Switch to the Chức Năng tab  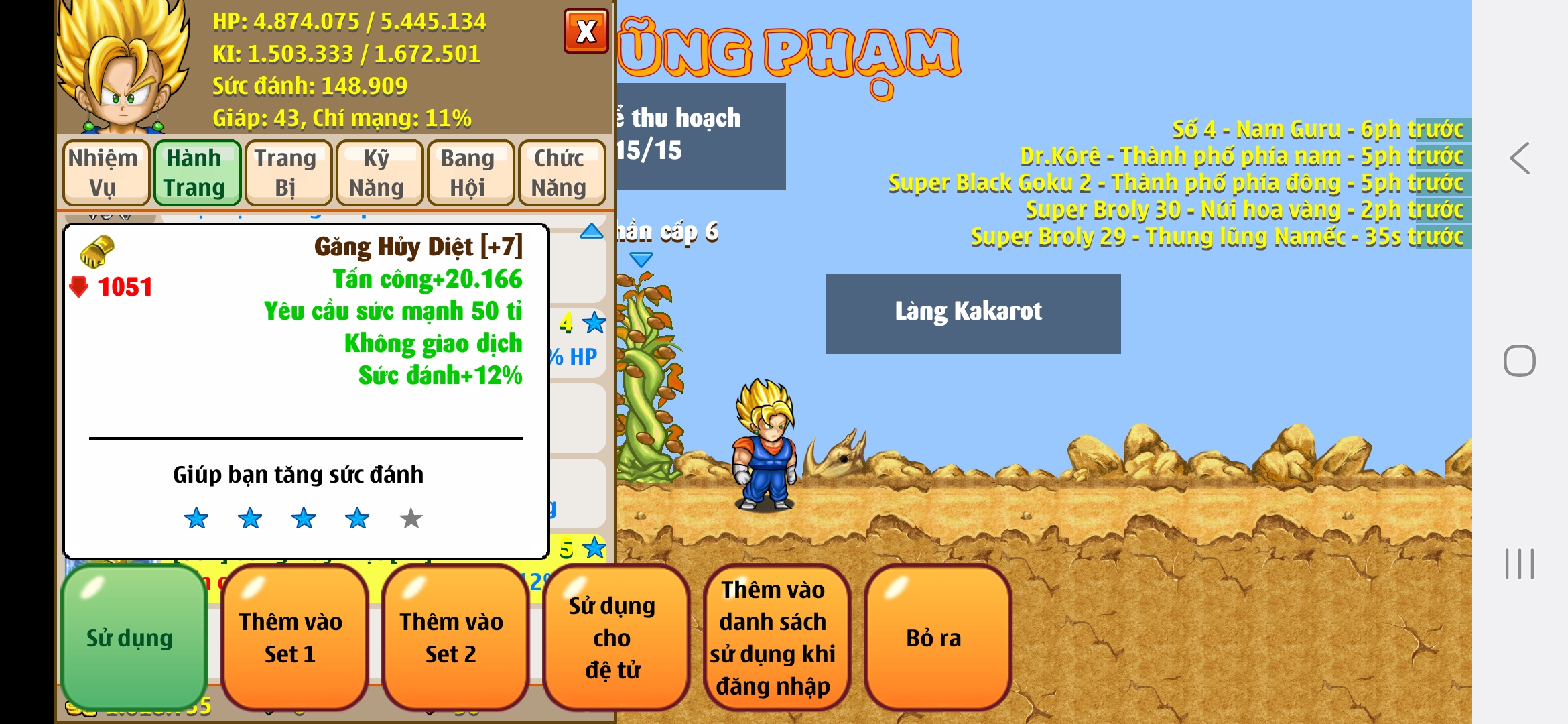(560, 172)
